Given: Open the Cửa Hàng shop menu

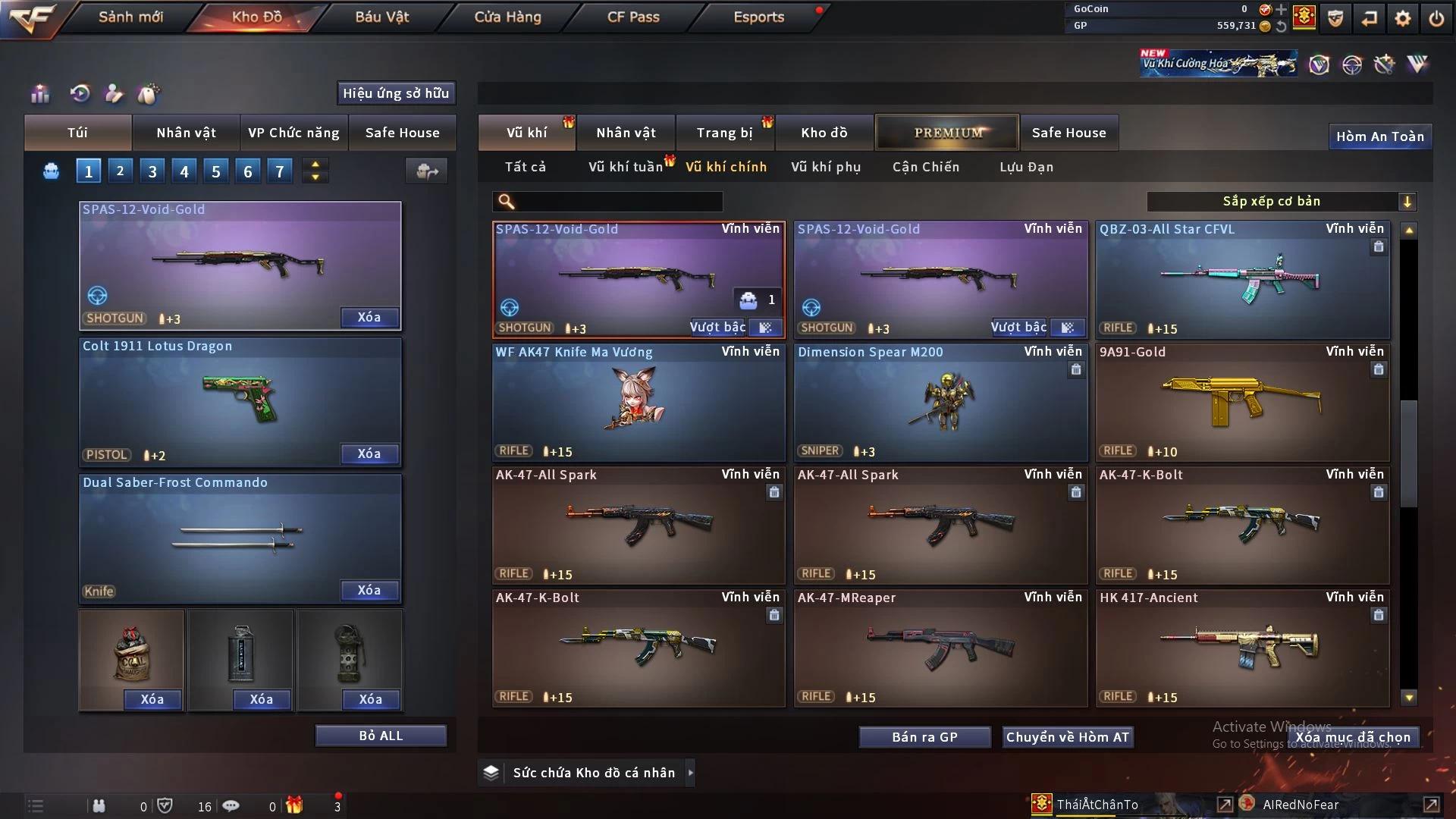Looking at the screenshot, I should 507,17.
